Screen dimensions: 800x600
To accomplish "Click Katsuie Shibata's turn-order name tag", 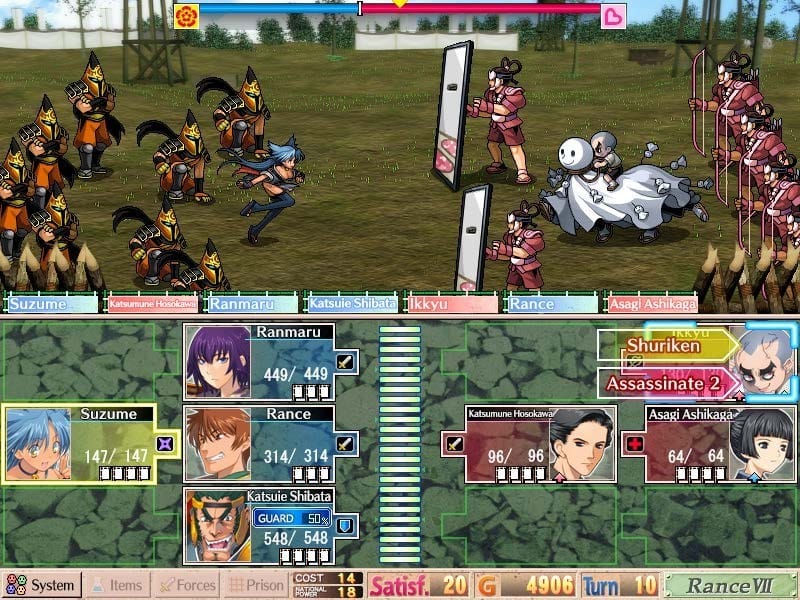I will click(x=351, y=303).
